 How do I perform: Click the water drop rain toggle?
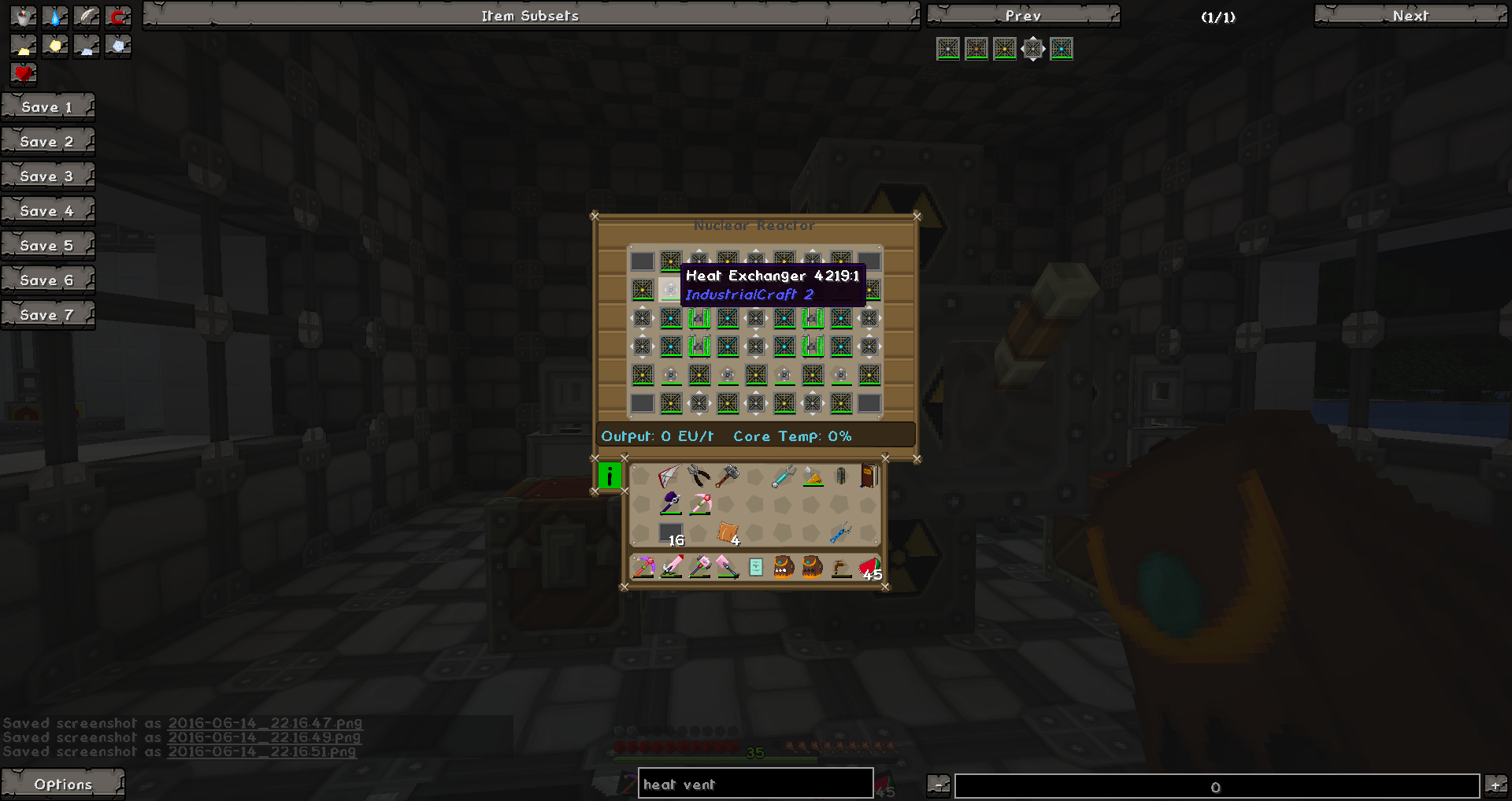[55, 17]
